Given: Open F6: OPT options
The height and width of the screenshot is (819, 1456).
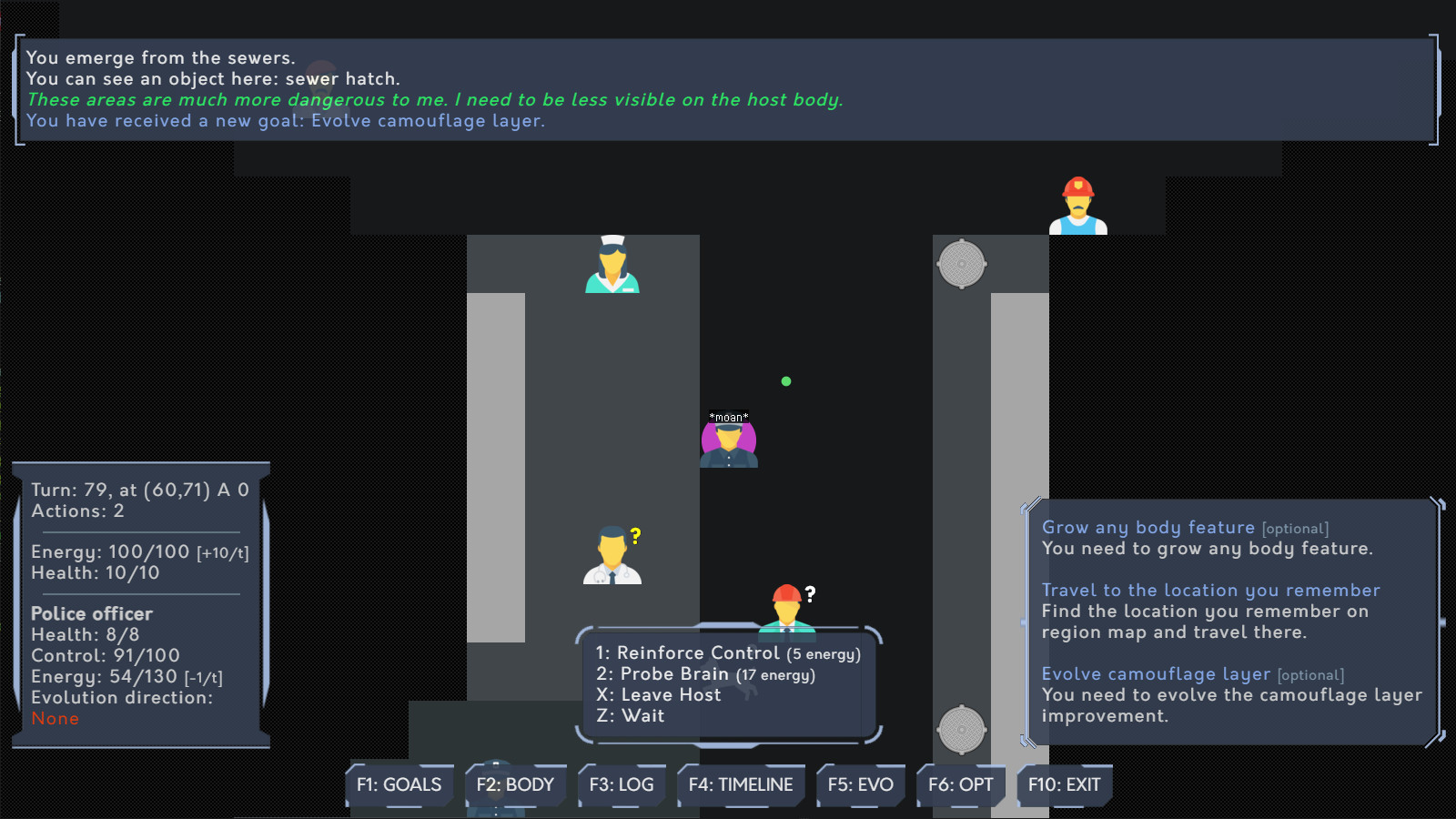Looking at the screenshot, I should pos(960,784).
